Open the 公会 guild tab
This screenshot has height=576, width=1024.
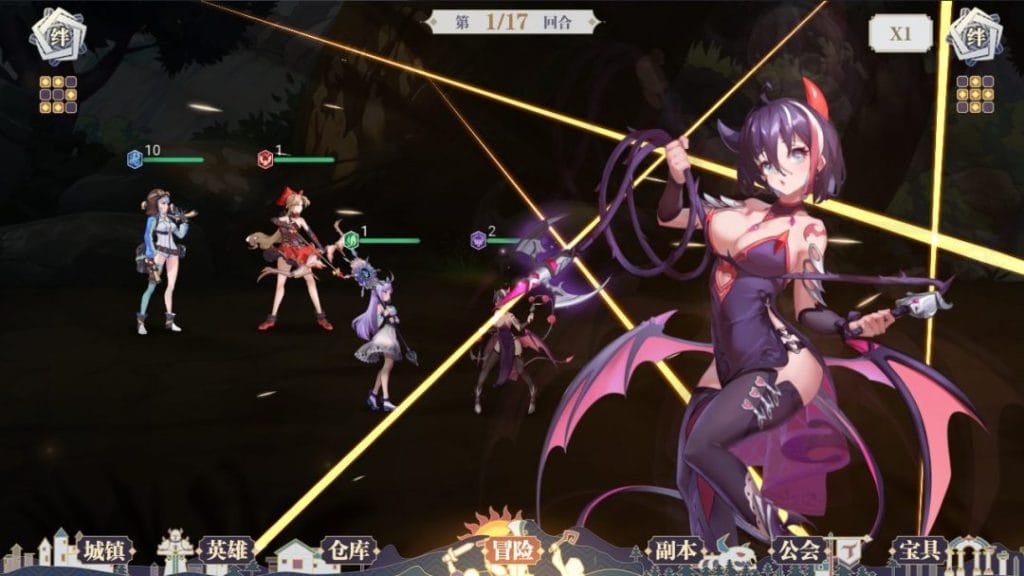pyautogui.click(x=798, y=549)
